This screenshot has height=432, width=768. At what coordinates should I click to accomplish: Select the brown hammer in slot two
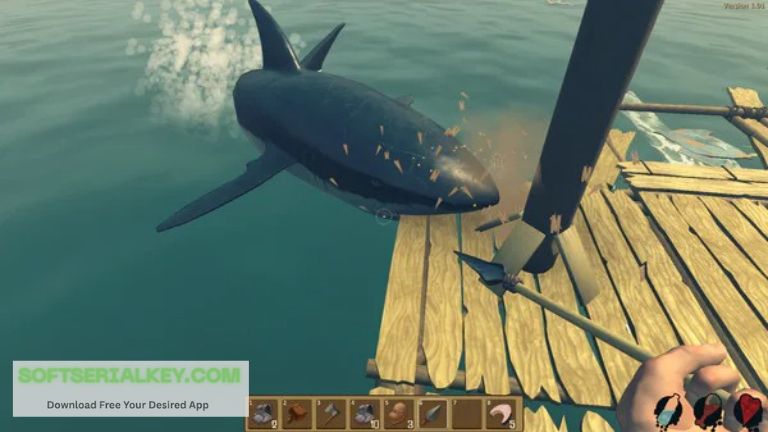(x=297, y=414)
